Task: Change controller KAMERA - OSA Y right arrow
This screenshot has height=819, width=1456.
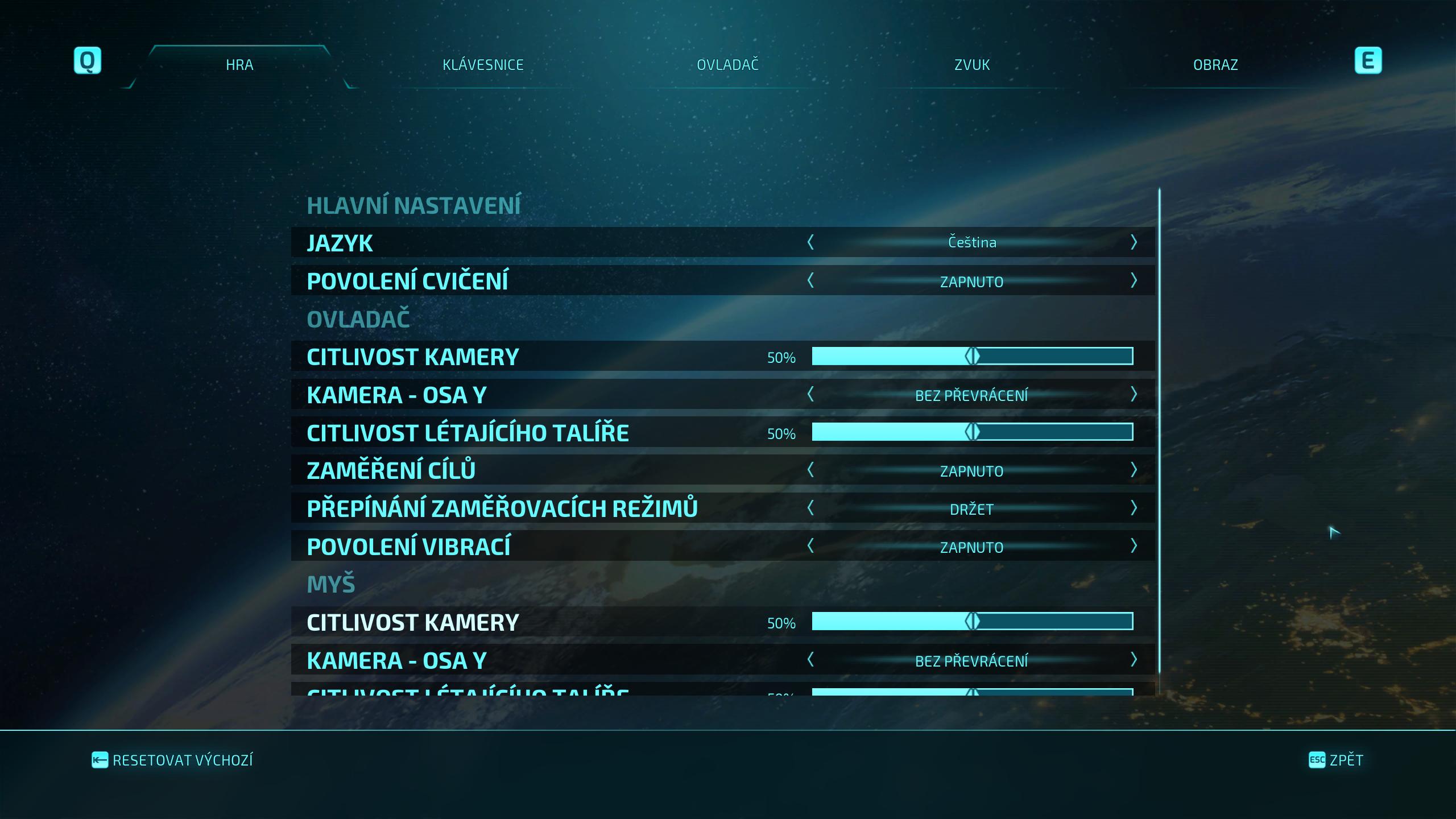Action: 1133,394
